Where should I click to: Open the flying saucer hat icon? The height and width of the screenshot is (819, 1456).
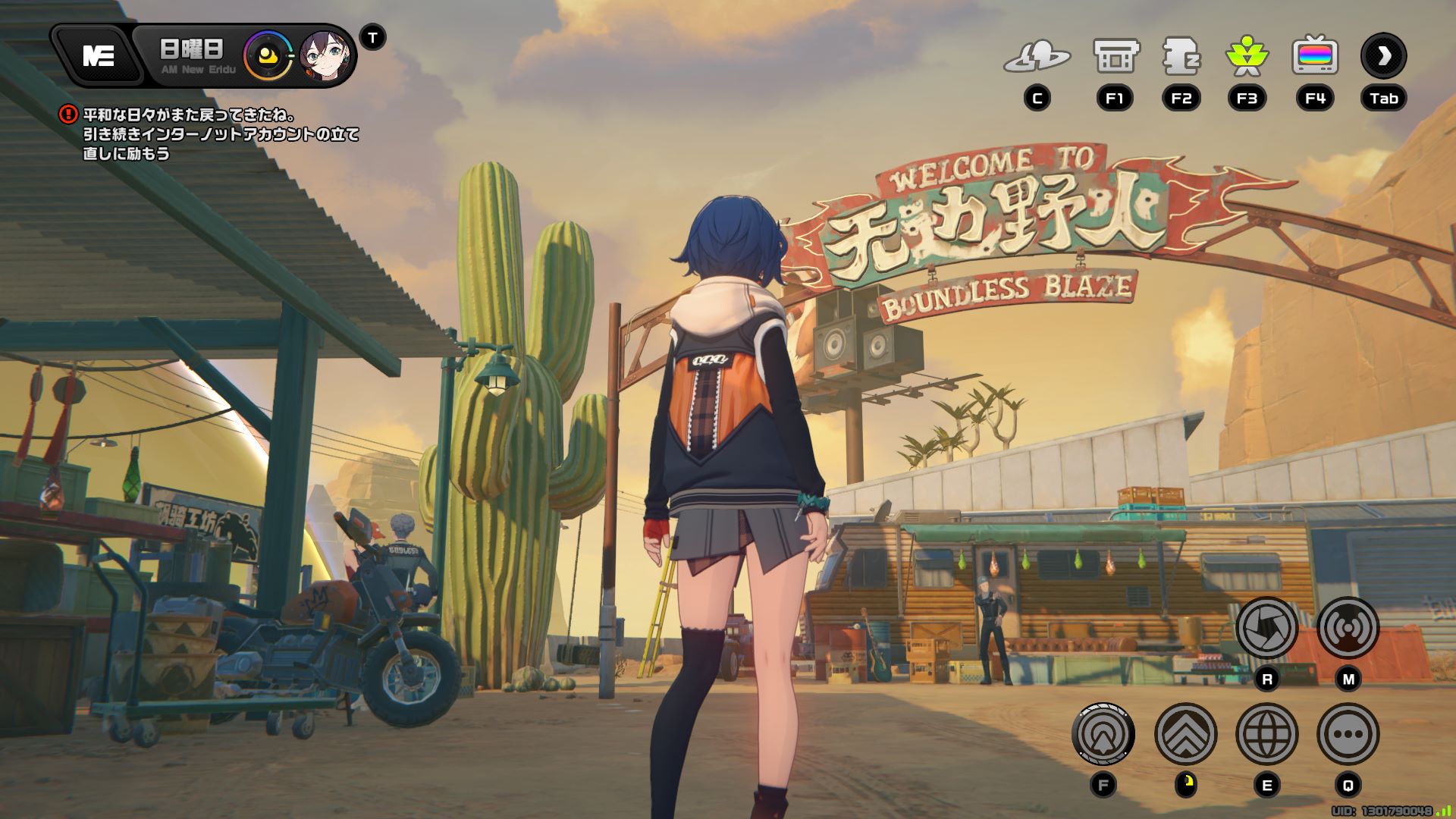pyautogui.click(x=1037, y=57)
